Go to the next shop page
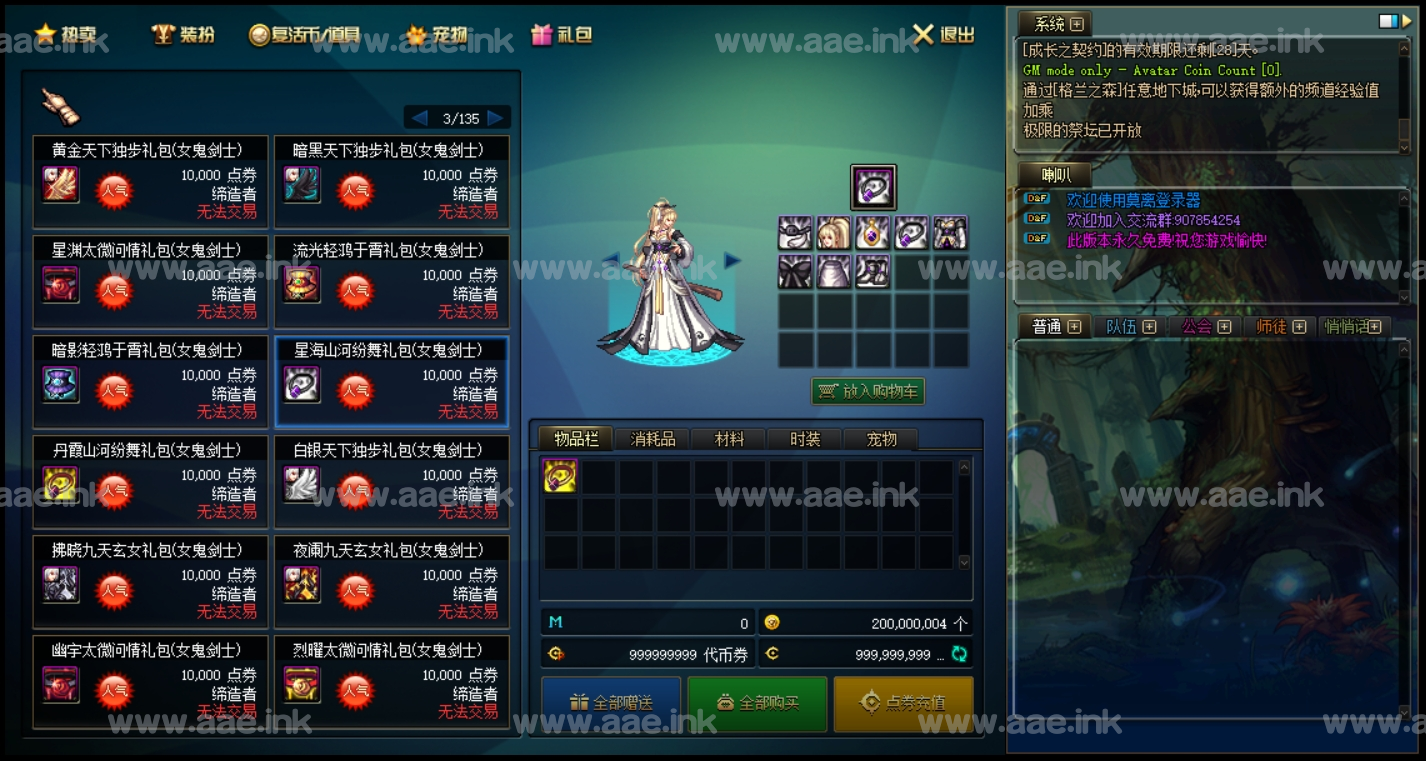 coord(496,118)
